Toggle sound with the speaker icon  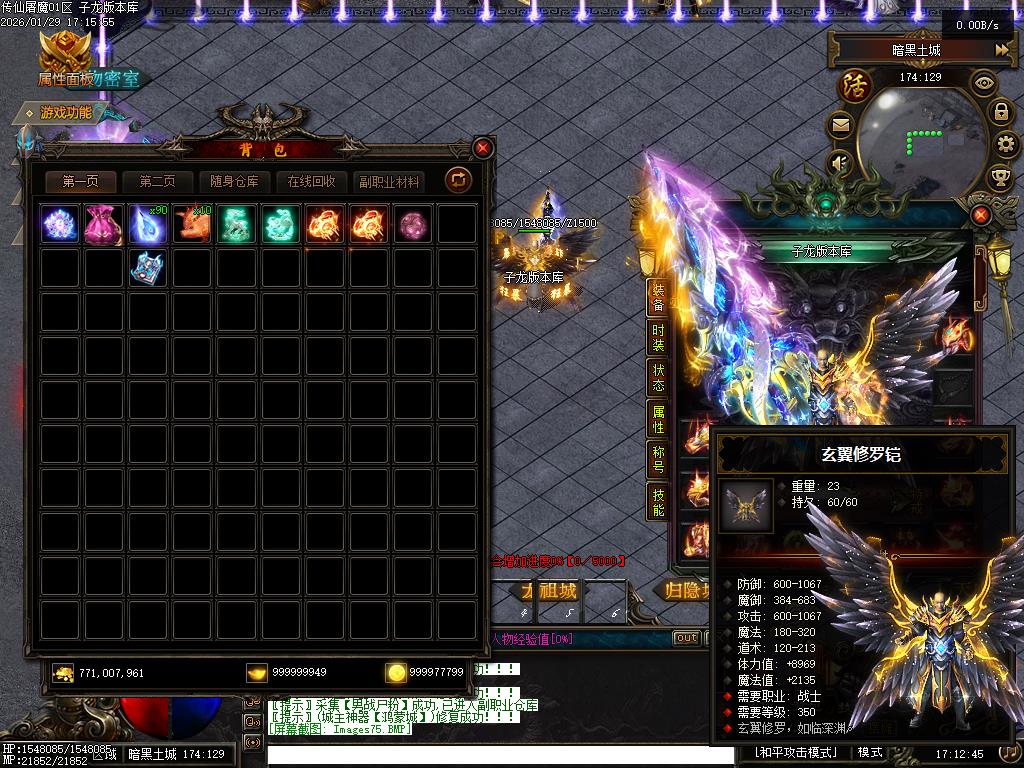(x=840, y=162)
